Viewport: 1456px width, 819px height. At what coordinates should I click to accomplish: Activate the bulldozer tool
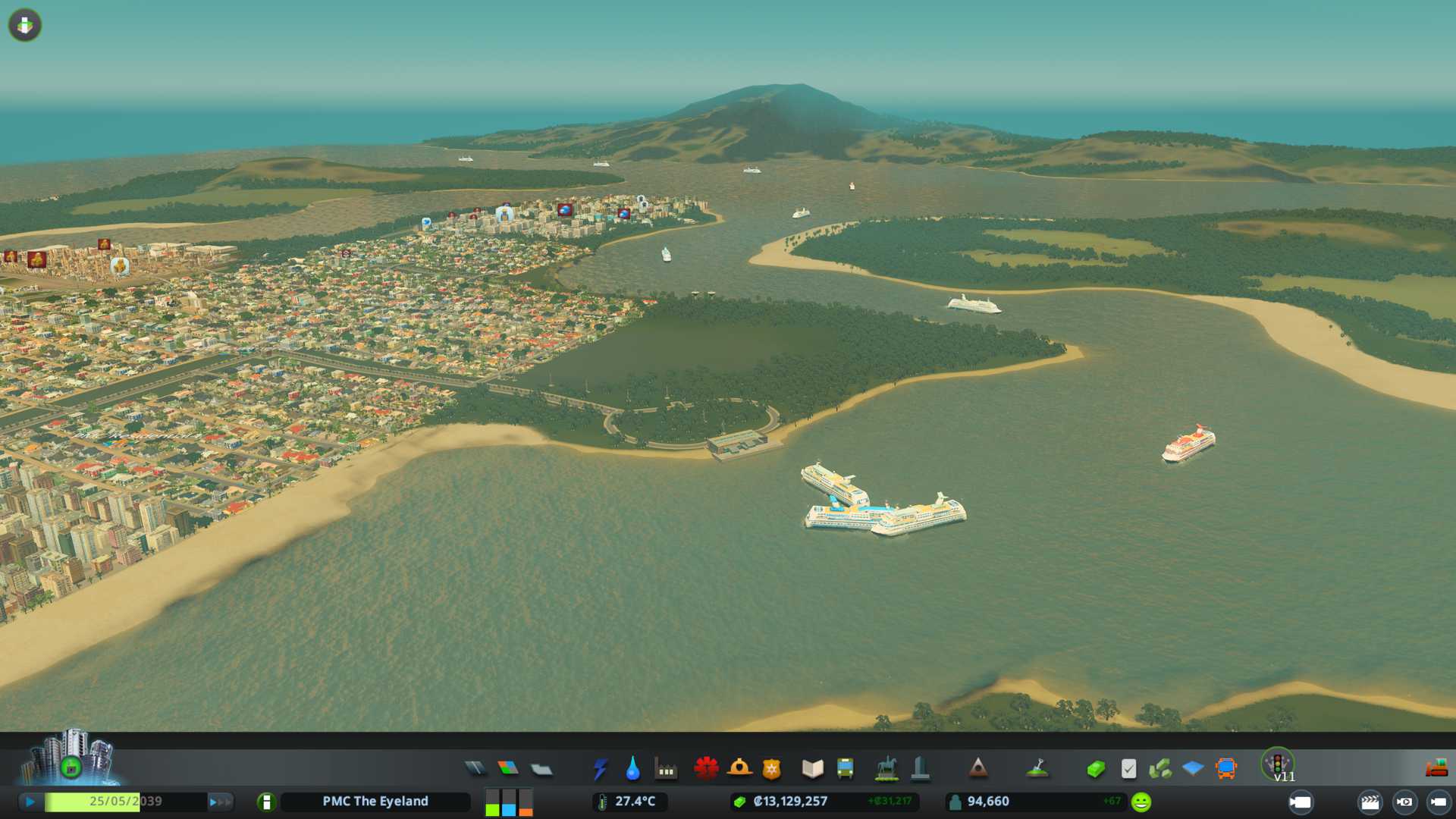coord(1436,769)
